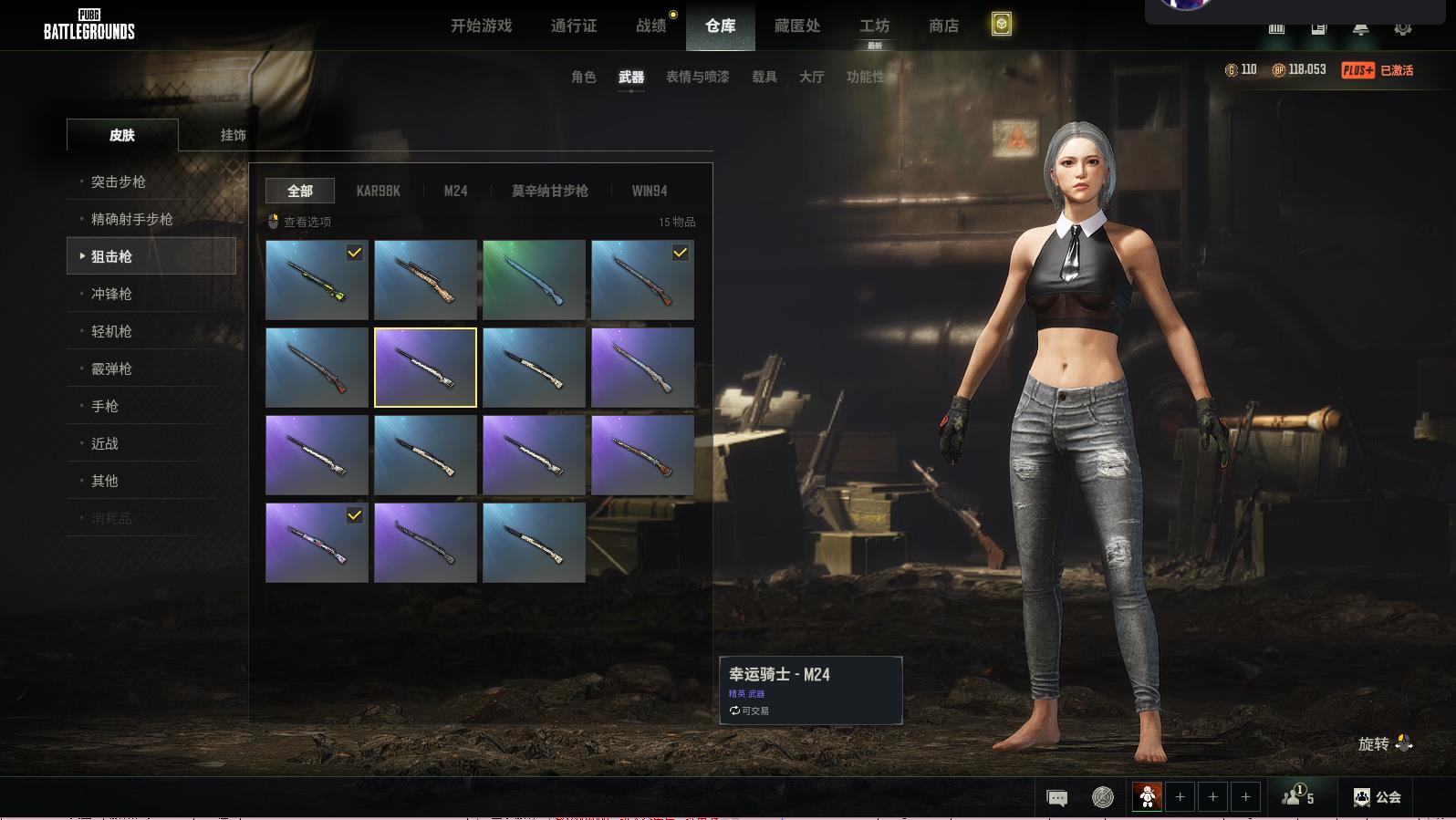Viewport: 1456px width, 820px height.
Task: Show only WIN94 skins
Action: tap(650, 191)
